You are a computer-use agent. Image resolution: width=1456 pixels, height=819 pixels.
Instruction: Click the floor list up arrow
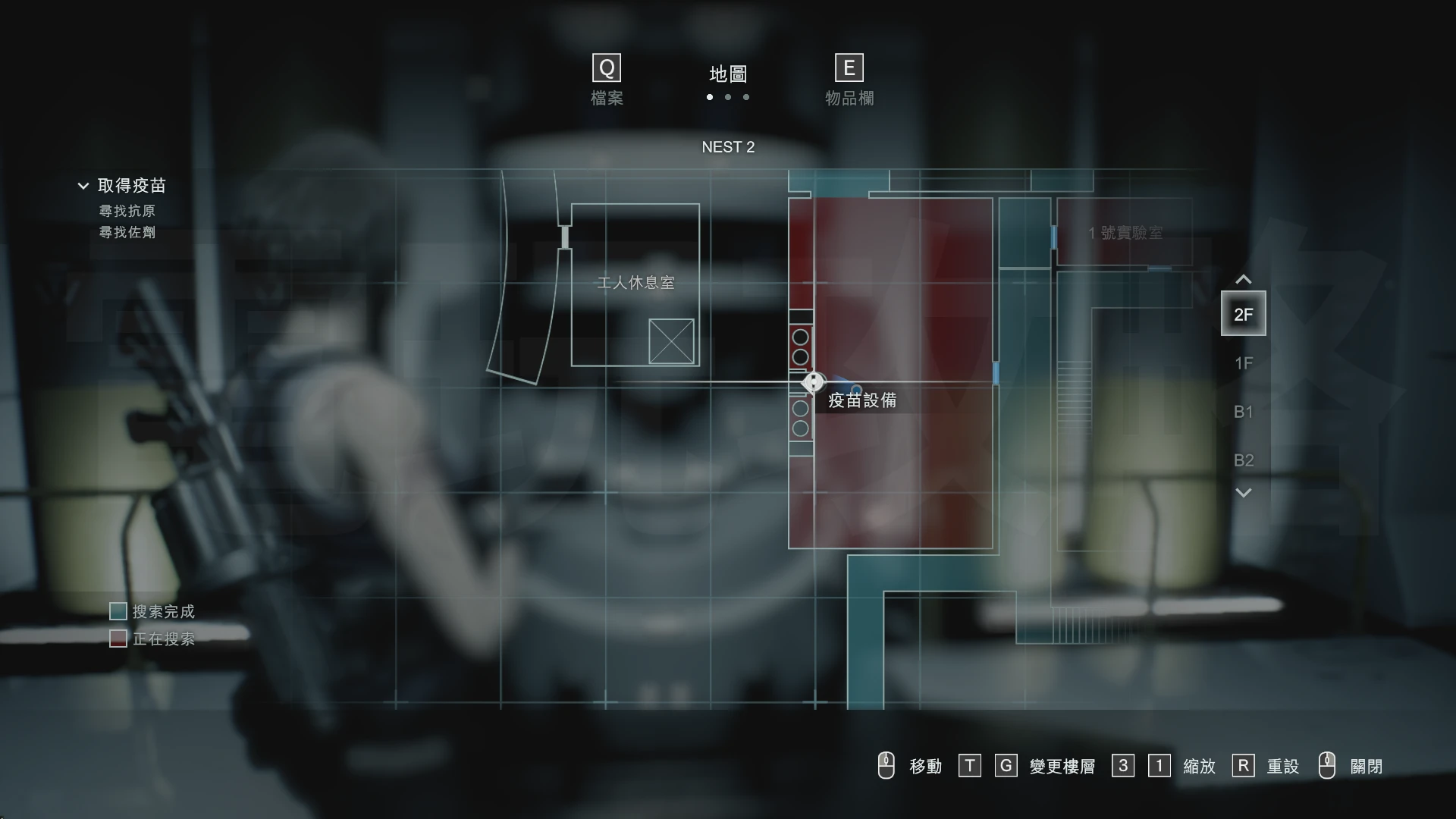point(1243,280)
